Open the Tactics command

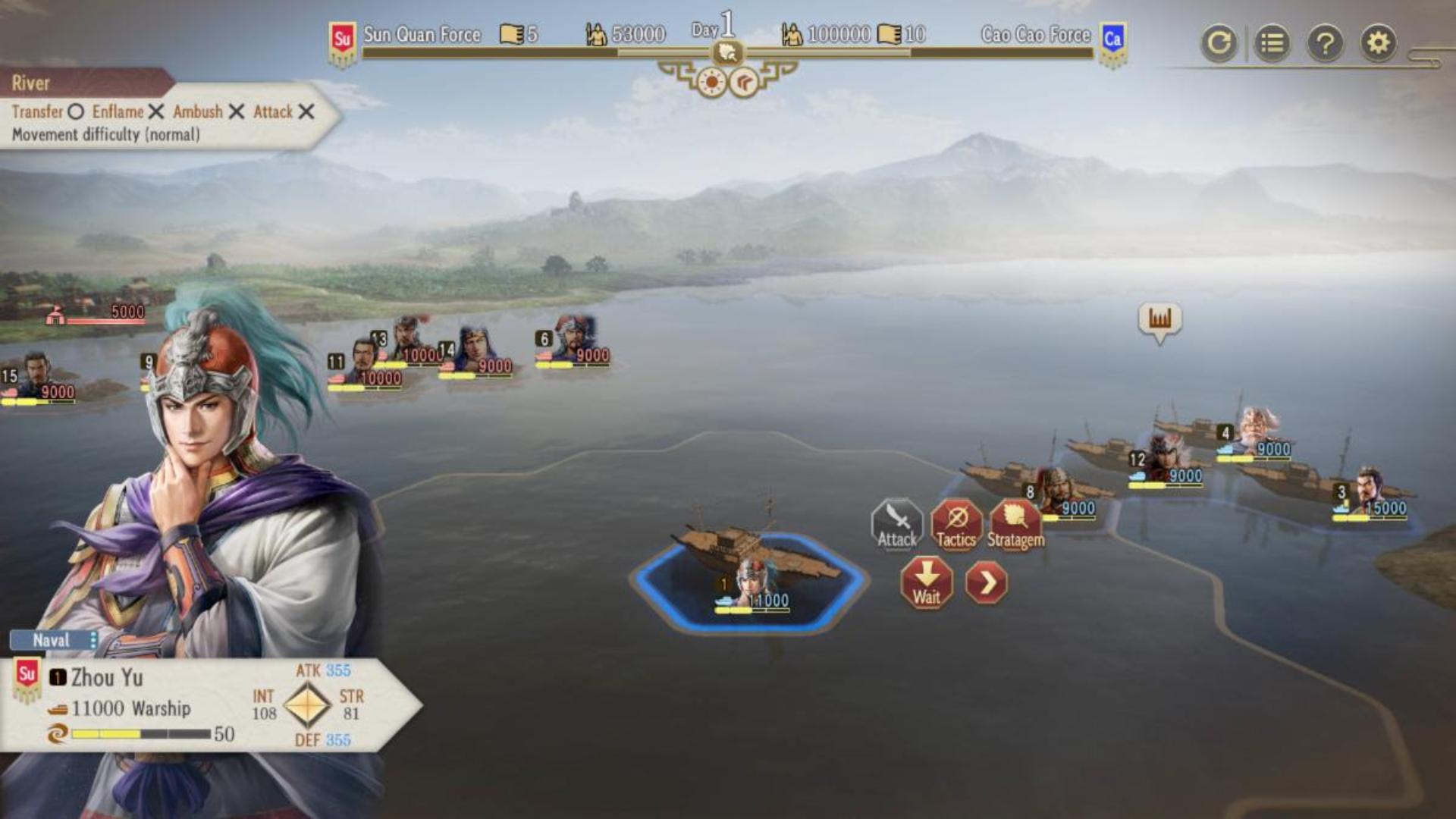pos(955,524)
